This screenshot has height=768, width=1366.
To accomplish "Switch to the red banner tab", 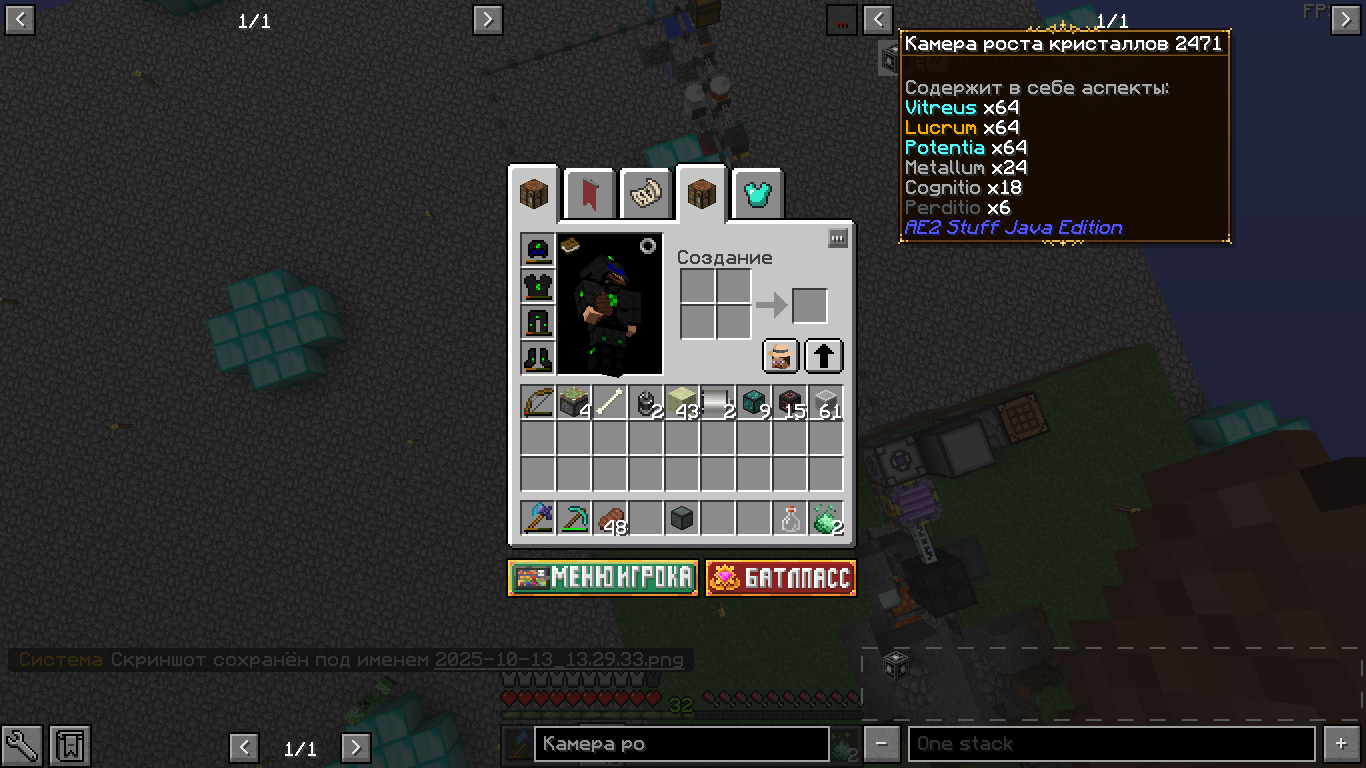I will [589, 195].
